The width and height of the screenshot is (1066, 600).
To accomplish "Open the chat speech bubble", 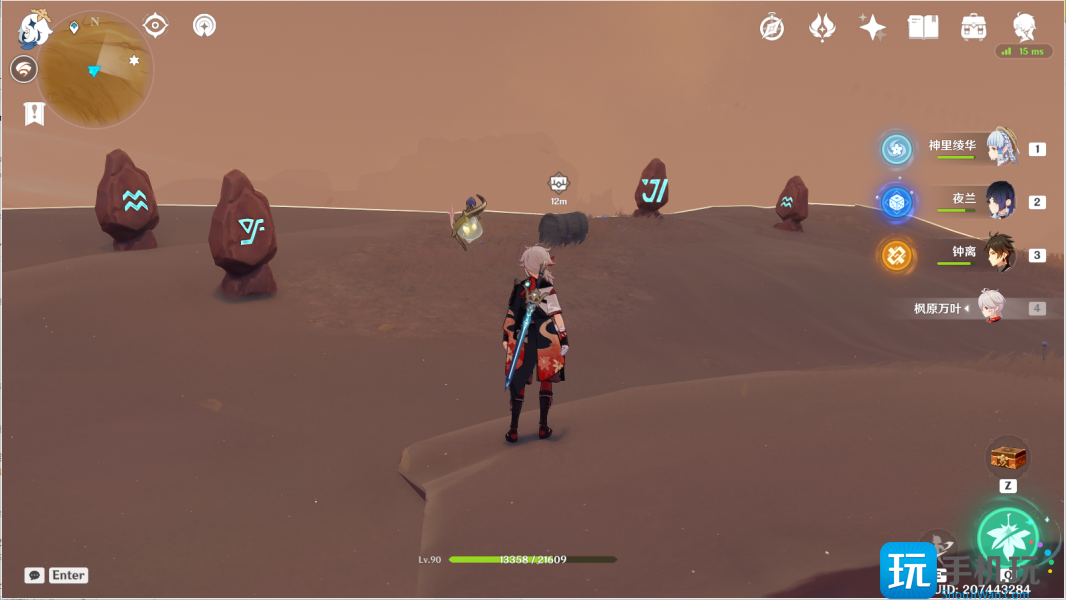I will (x=35, y=575).
